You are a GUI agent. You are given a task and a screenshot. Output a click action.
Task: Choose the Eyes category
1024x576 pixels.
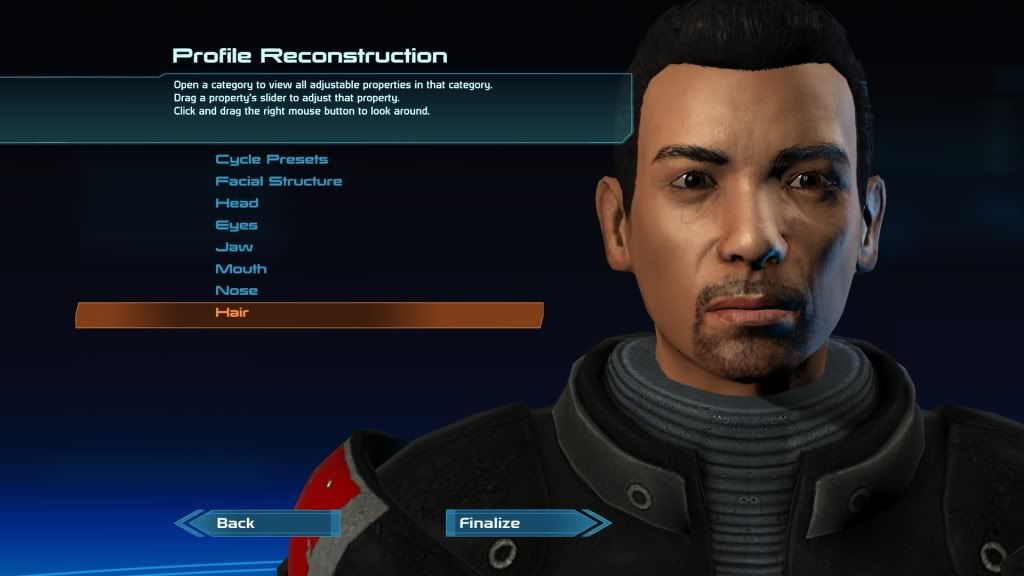tap(236, 225)
